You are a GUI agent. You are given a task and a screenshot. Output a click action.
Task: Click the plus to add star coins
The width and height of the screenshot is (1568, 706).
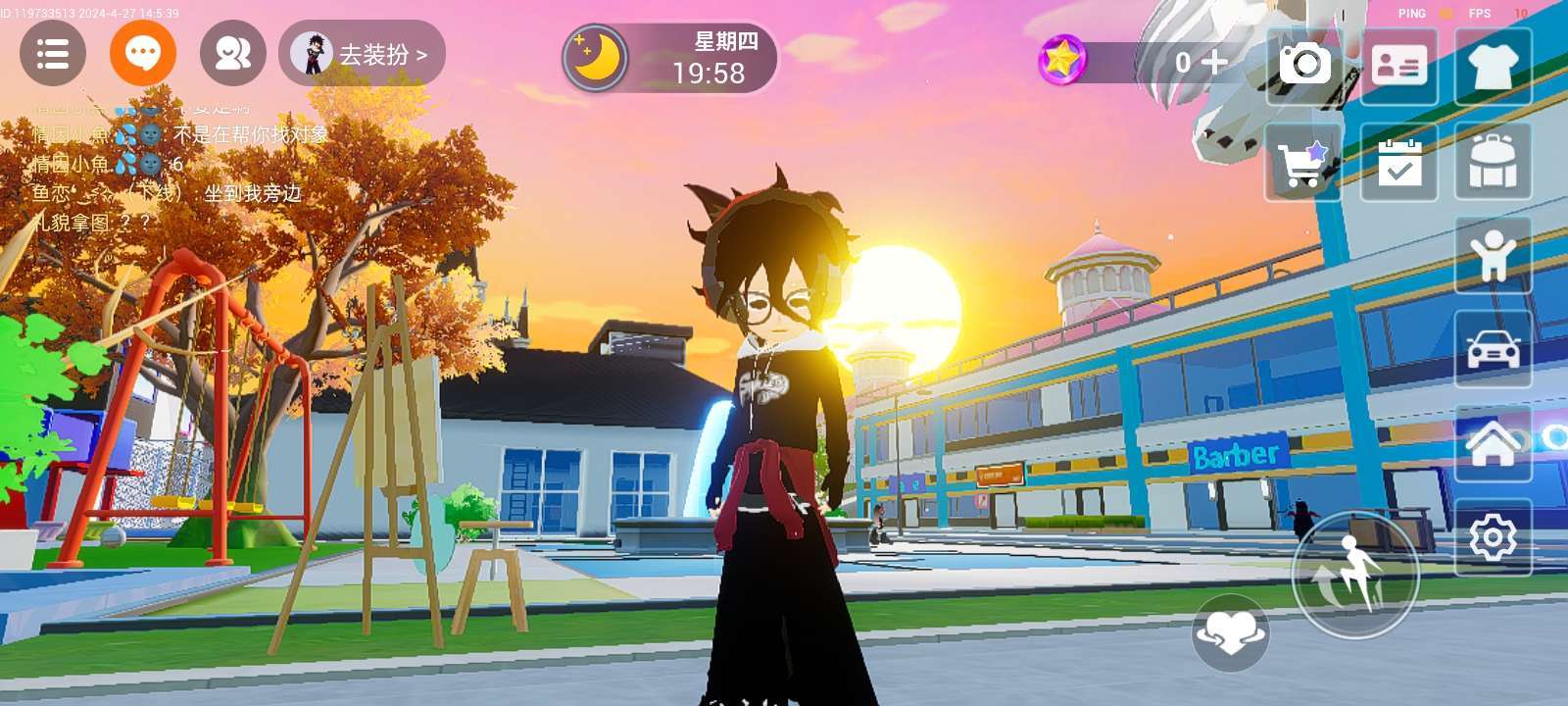[1214, 62]
